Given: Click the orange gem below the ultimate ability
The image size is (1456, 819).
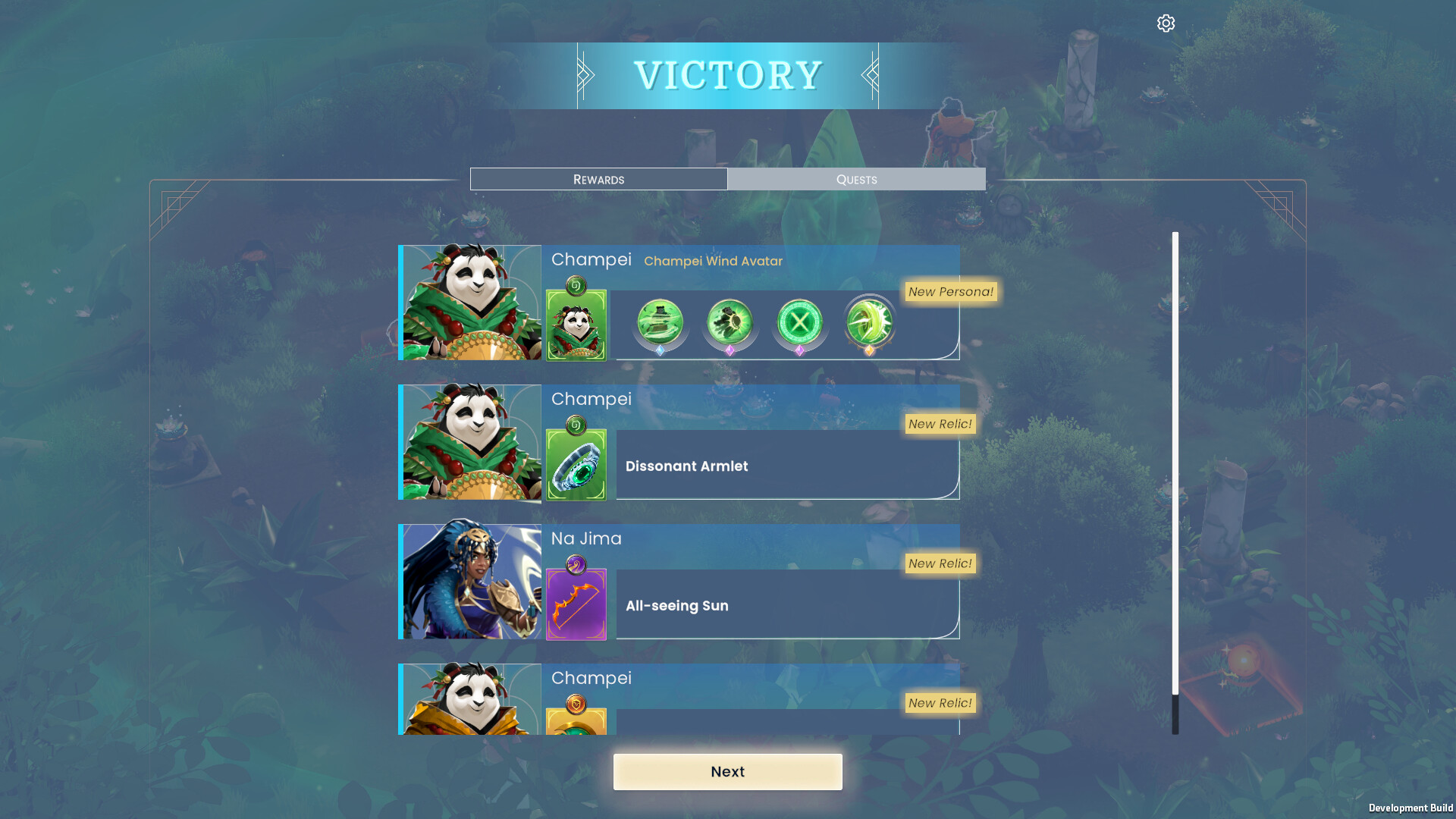Looking at the screenshot, I should pyautogui.click(x=870, y=351).
